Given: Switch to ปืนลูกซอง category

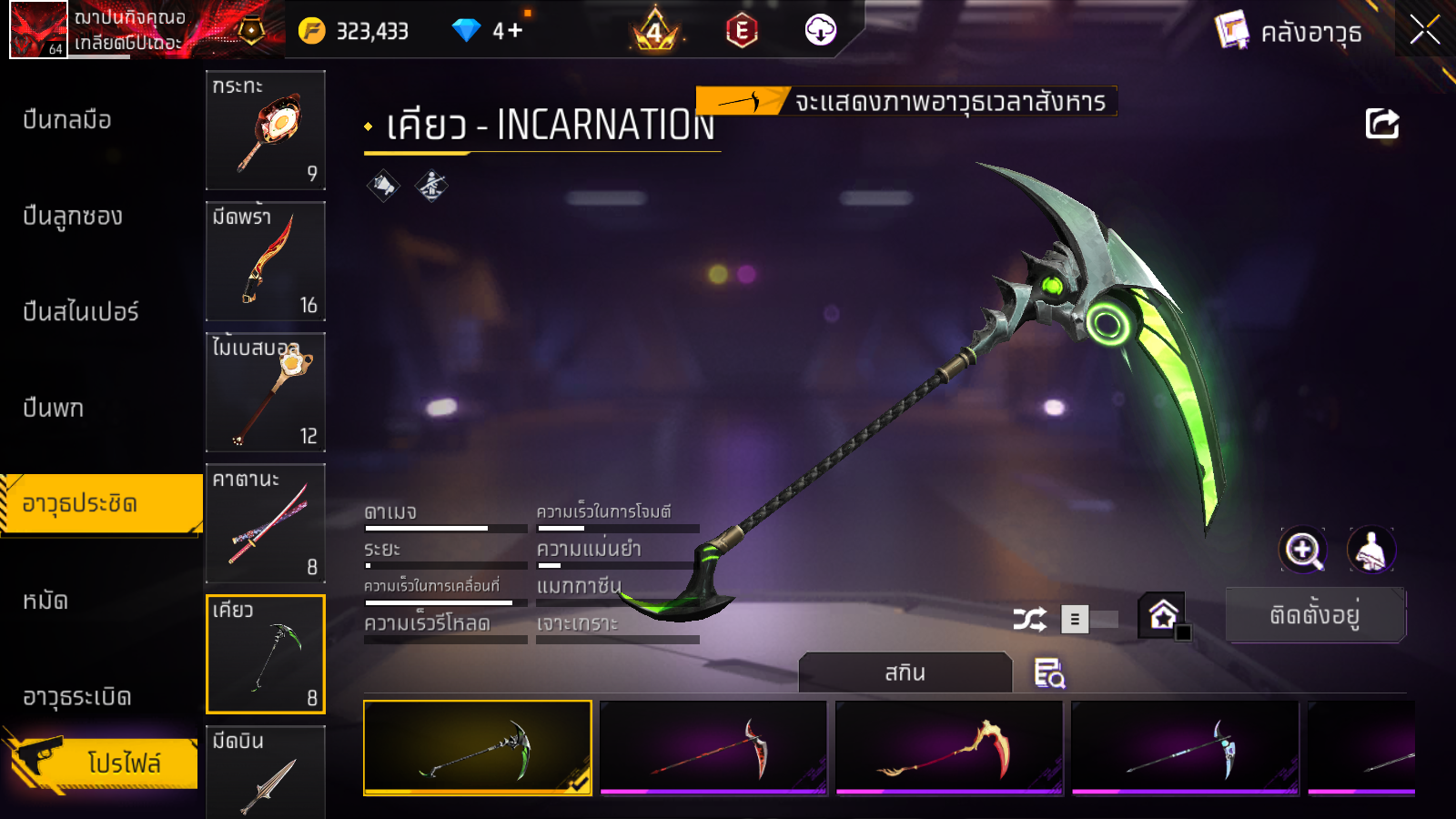Looking at the screenshot, I should tap(73, 217).
